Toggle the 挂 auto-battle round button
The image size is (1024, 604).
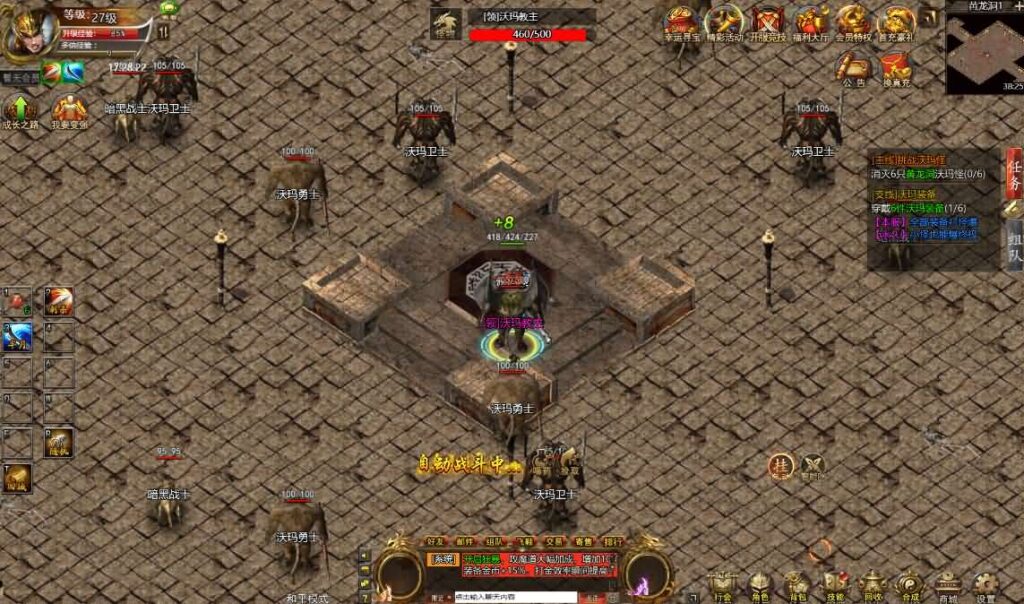click(781, 465)
